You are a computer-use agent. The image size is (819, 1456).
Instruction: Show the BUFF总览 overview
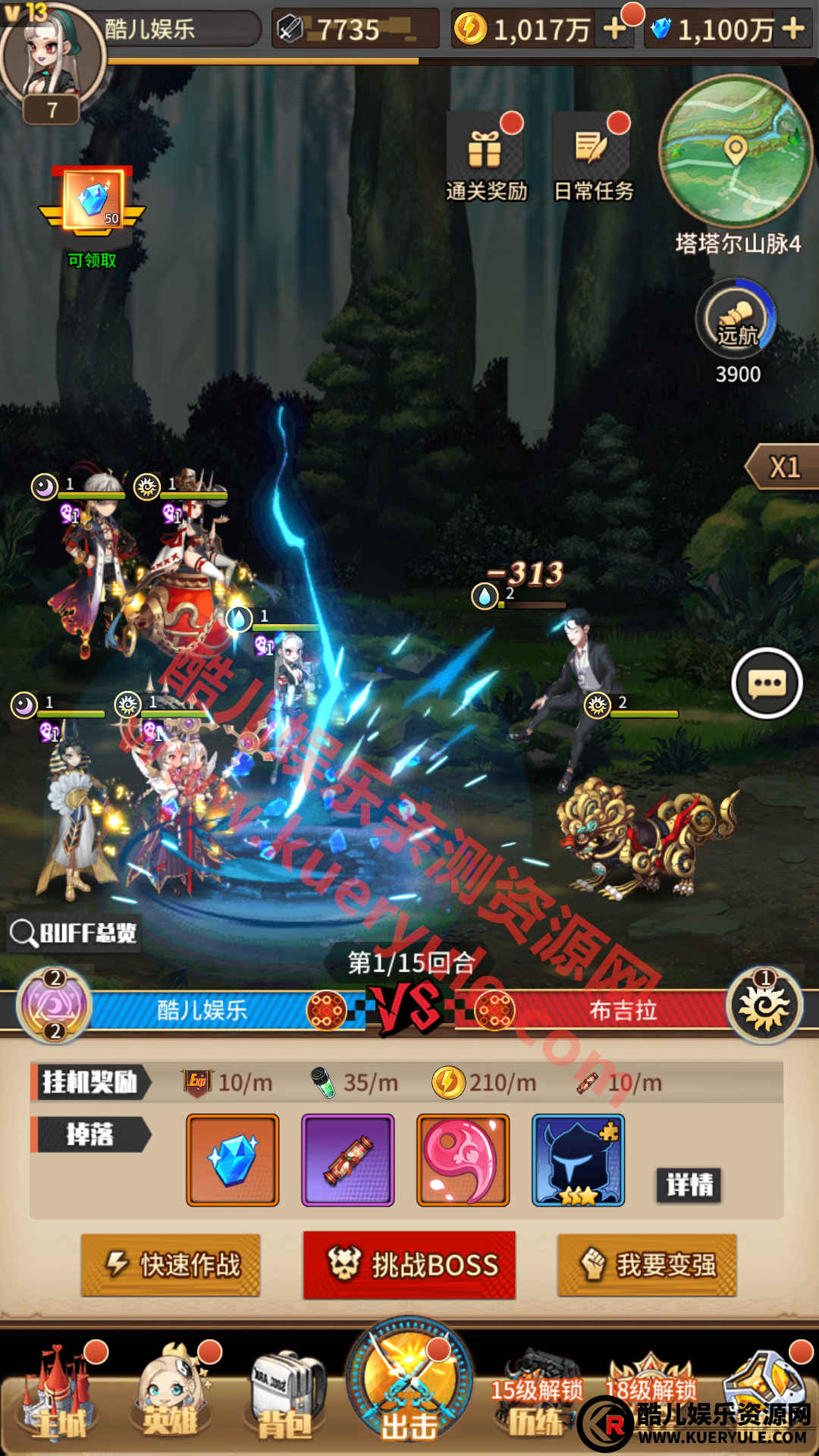click(x=74, y=933)
